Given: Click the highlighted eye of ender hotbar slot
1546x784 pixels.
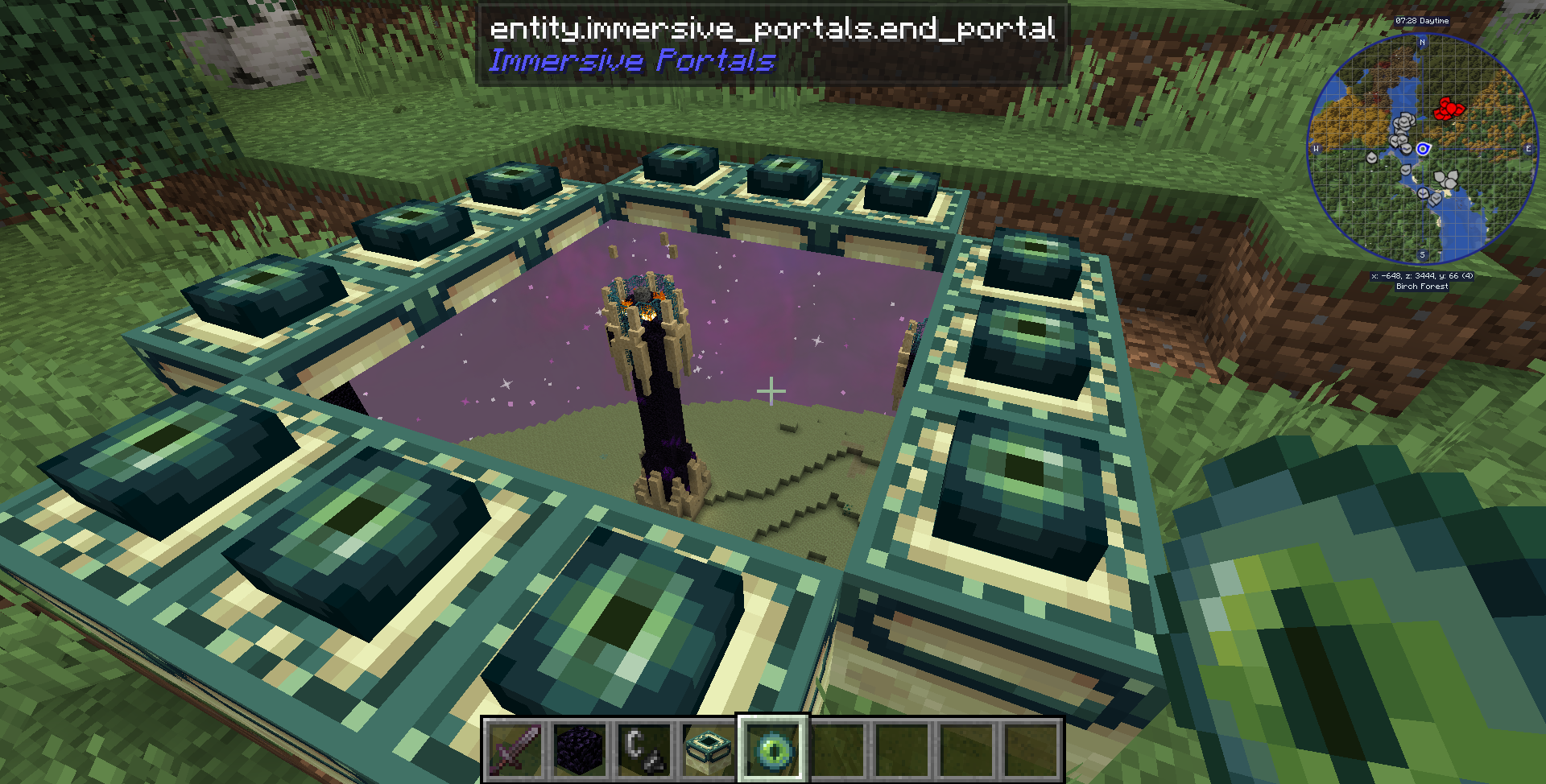Looking at the screenshot, I should [x=774, y=750].
